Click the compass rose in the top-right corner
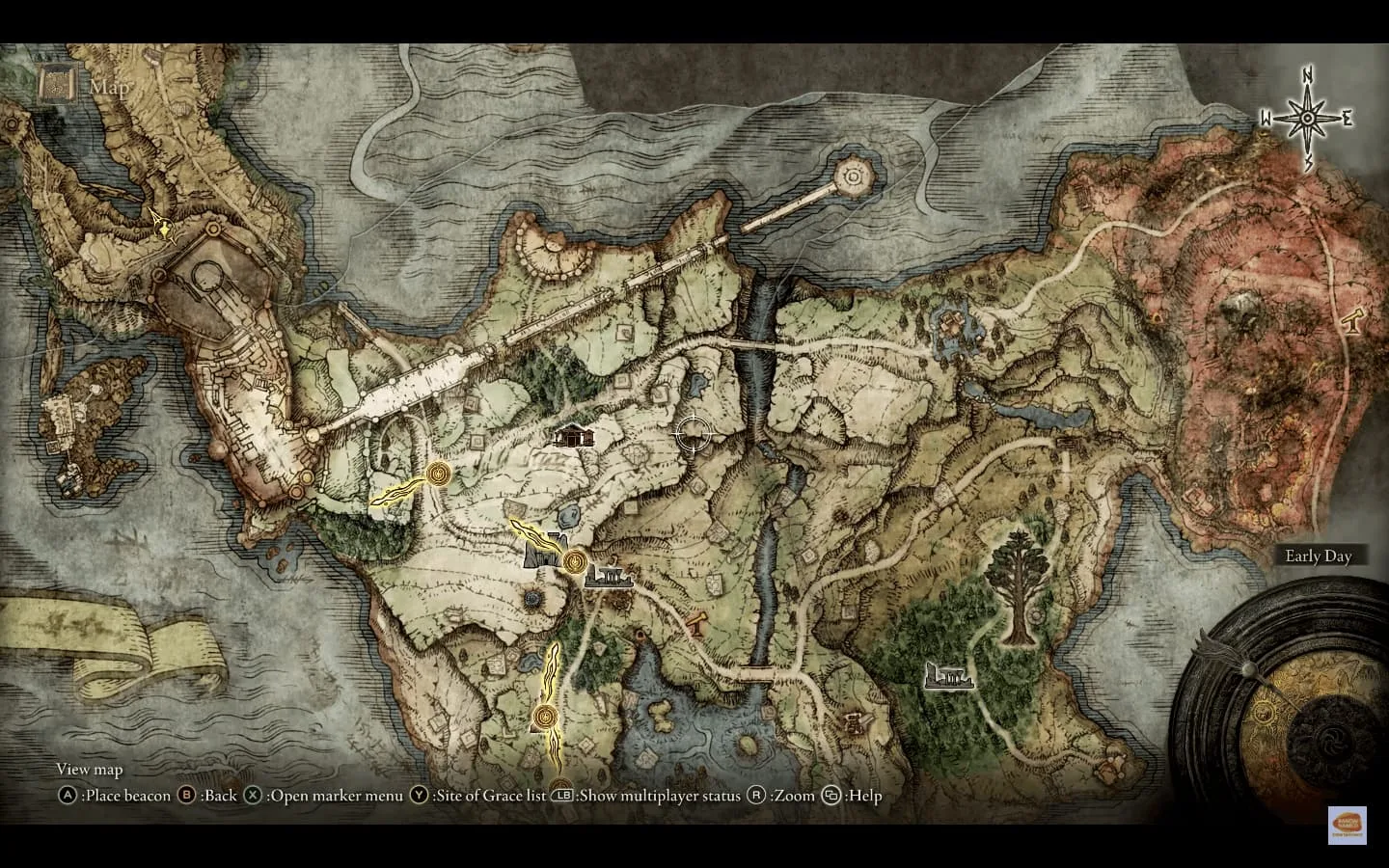Image resolution: width=1389 pixels, height=868 pixels. click(1308, 118)
